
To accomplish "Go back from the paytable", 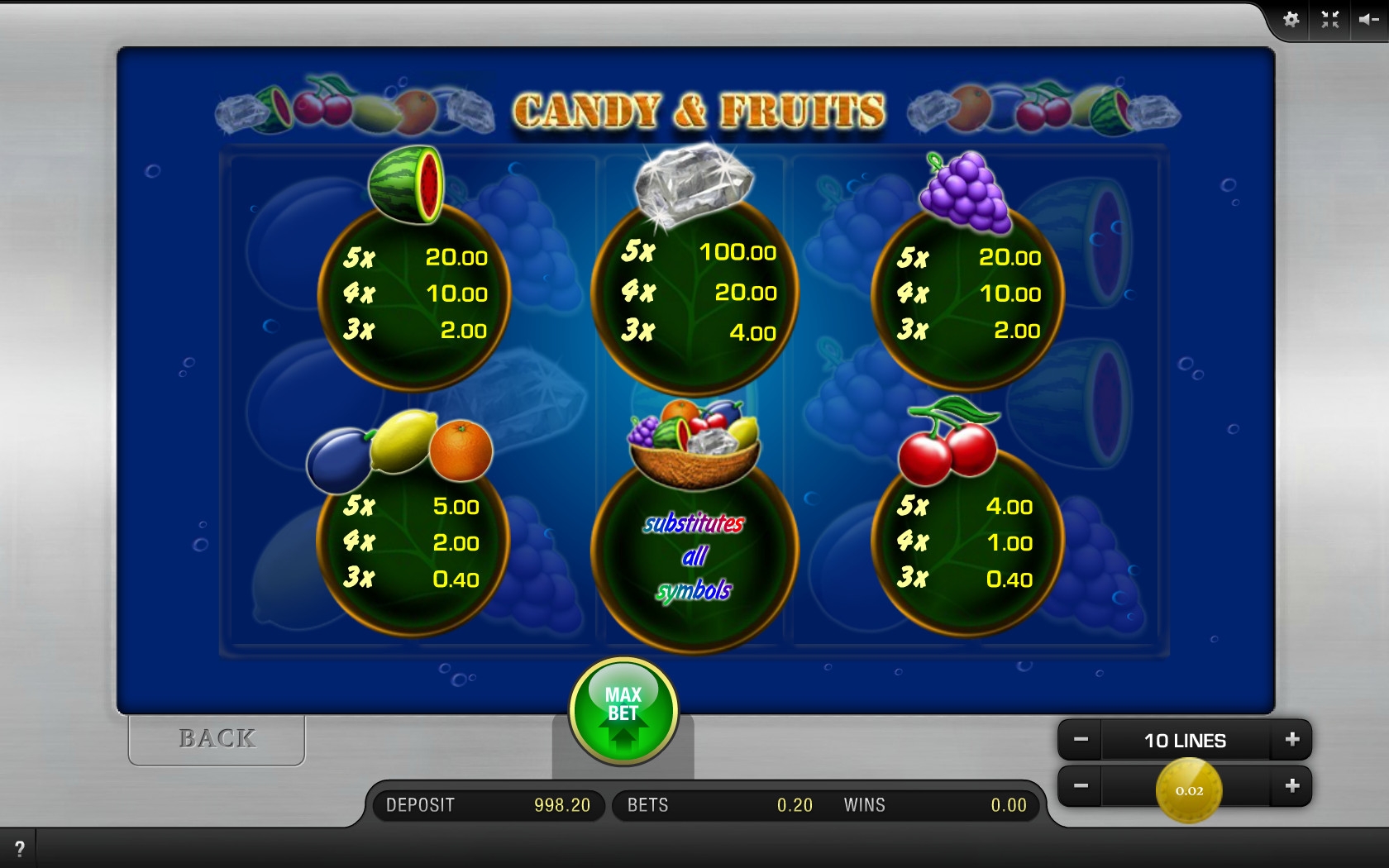I will (217, 738).
